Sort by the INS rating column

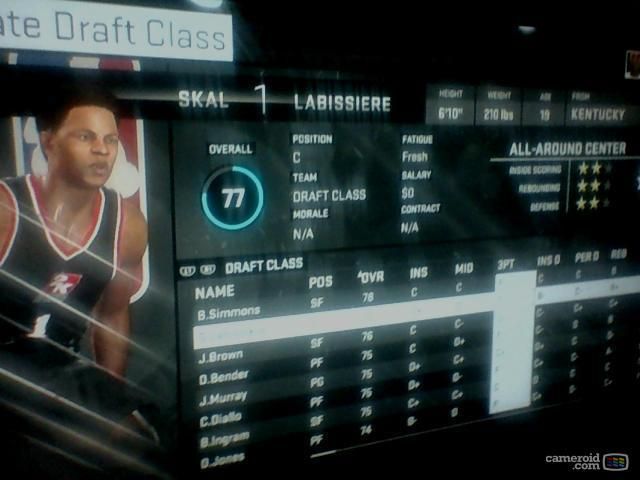click(418, 272)
